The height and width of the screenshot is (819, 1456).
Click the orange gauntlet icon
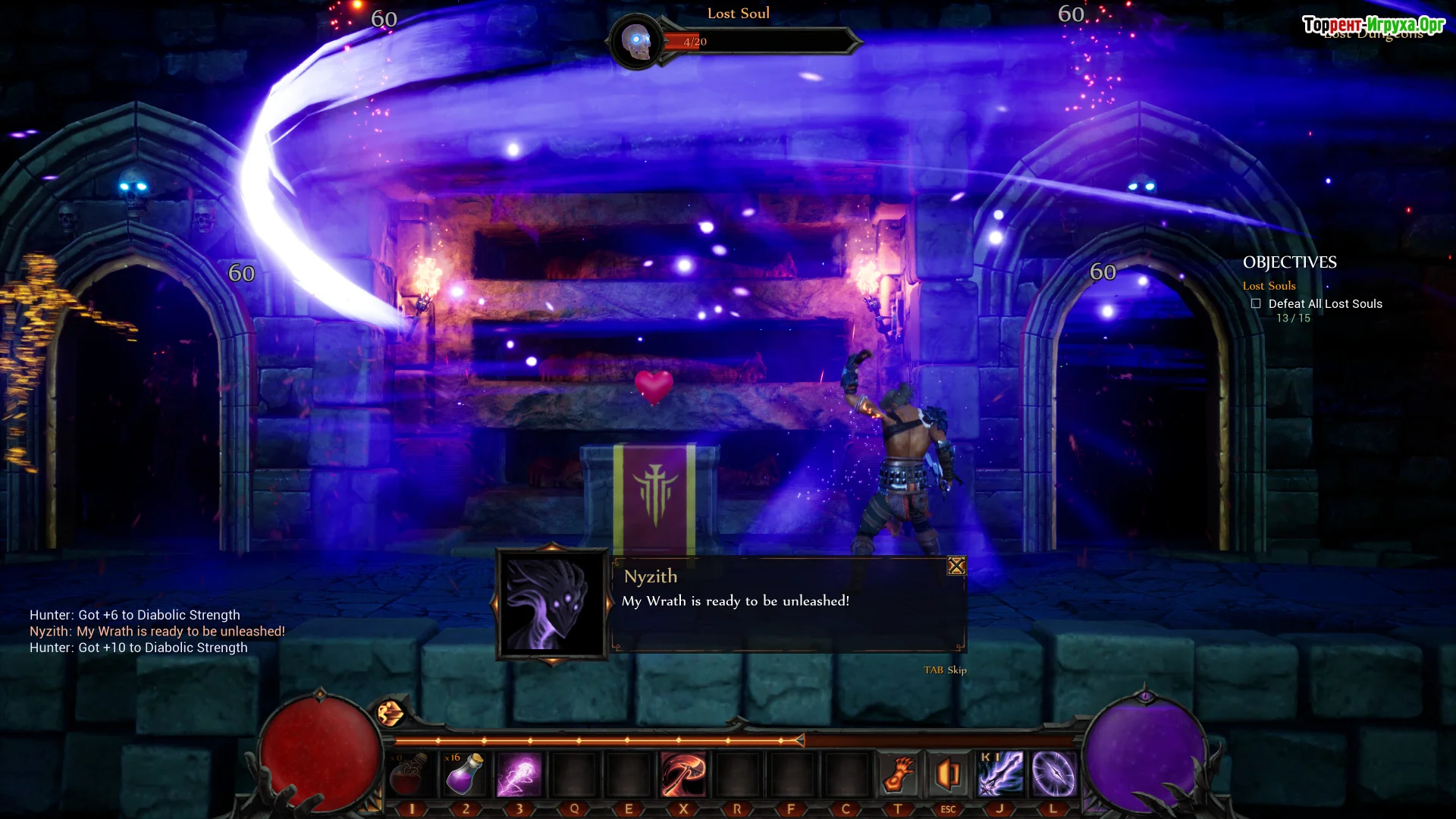pos(897,775)
